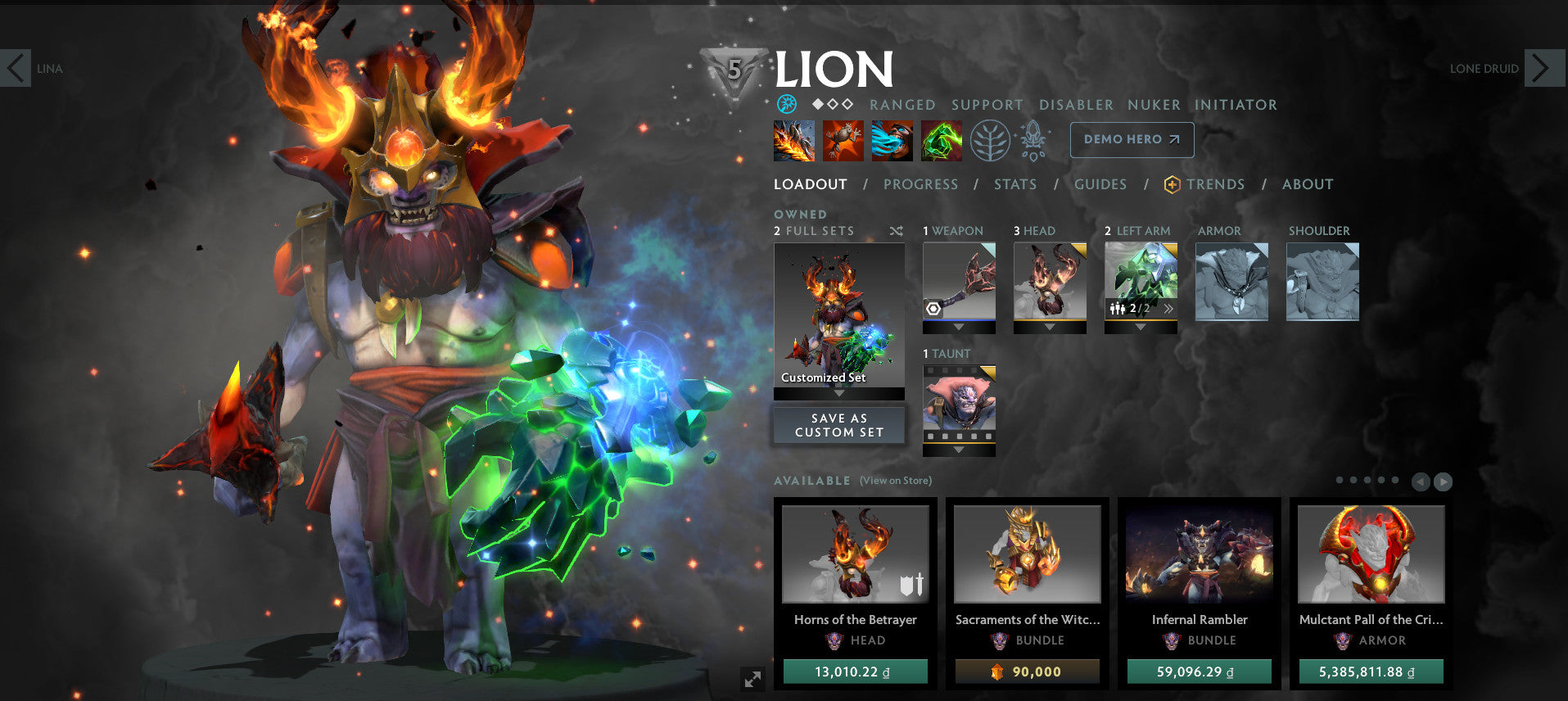
Task: Click the Finger of Death ability icon
Action: 941,139
